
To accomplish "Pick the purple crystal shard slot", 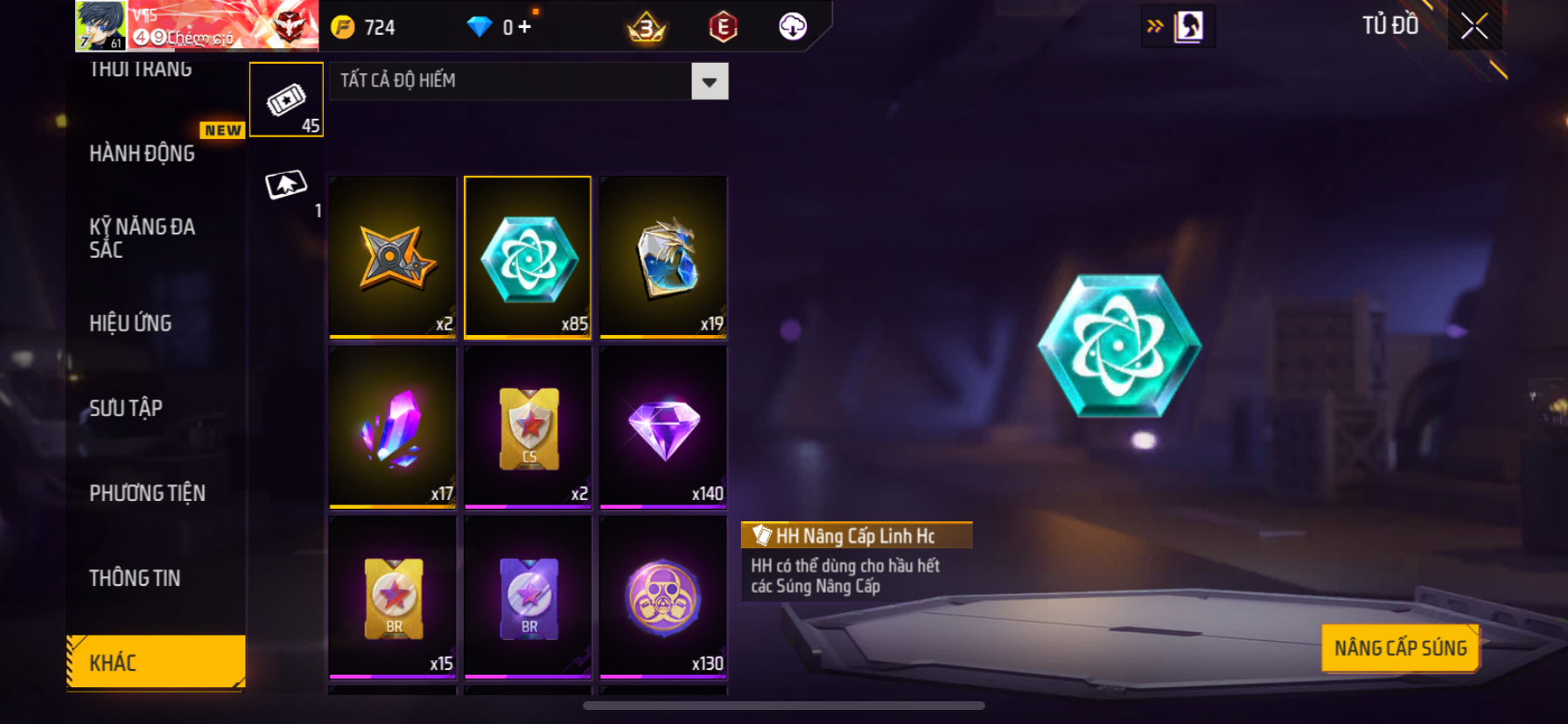I will click(x=393, y=427).
